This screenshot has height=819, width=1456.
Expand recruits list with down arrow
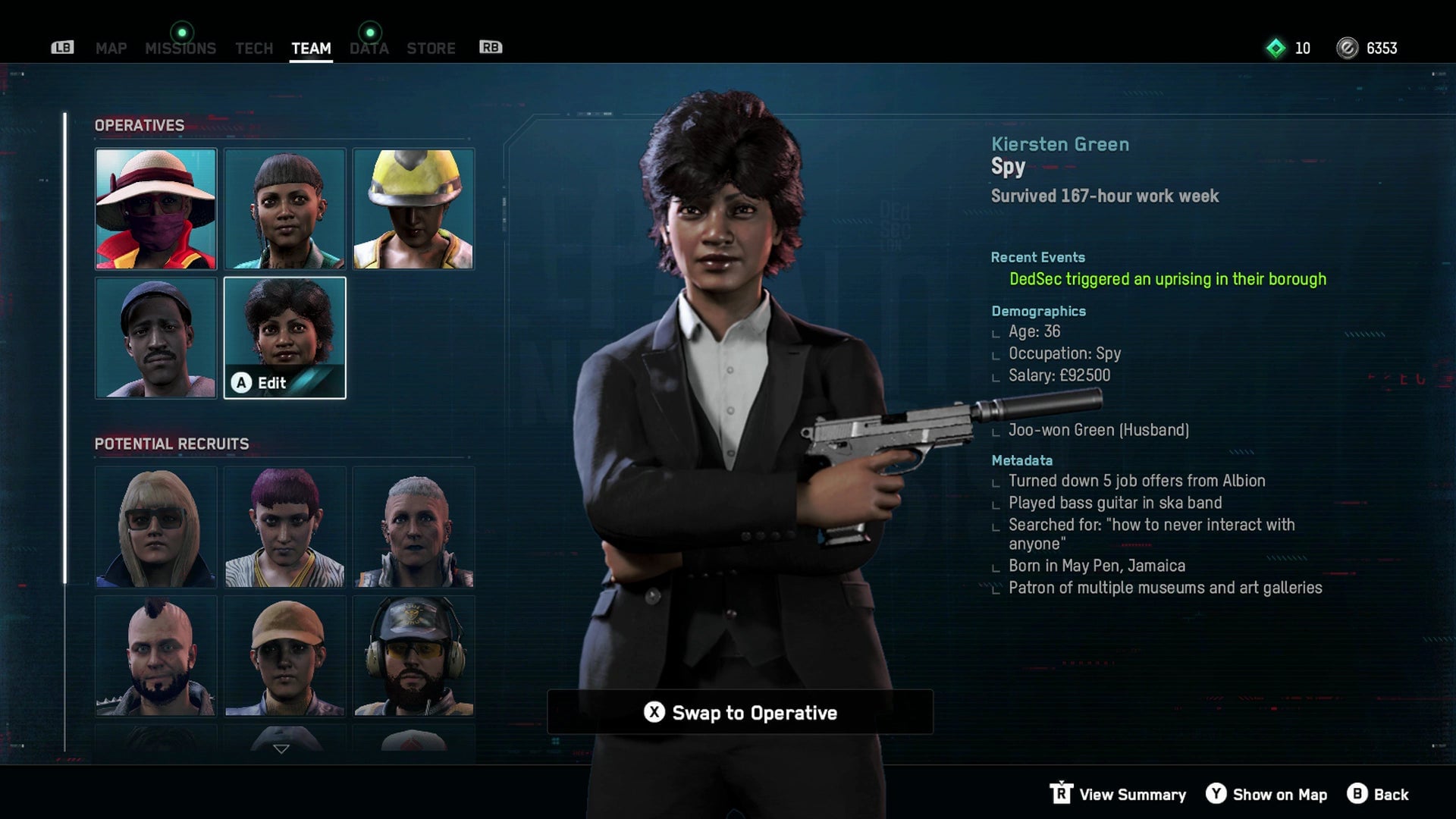(x=281, y=749)
